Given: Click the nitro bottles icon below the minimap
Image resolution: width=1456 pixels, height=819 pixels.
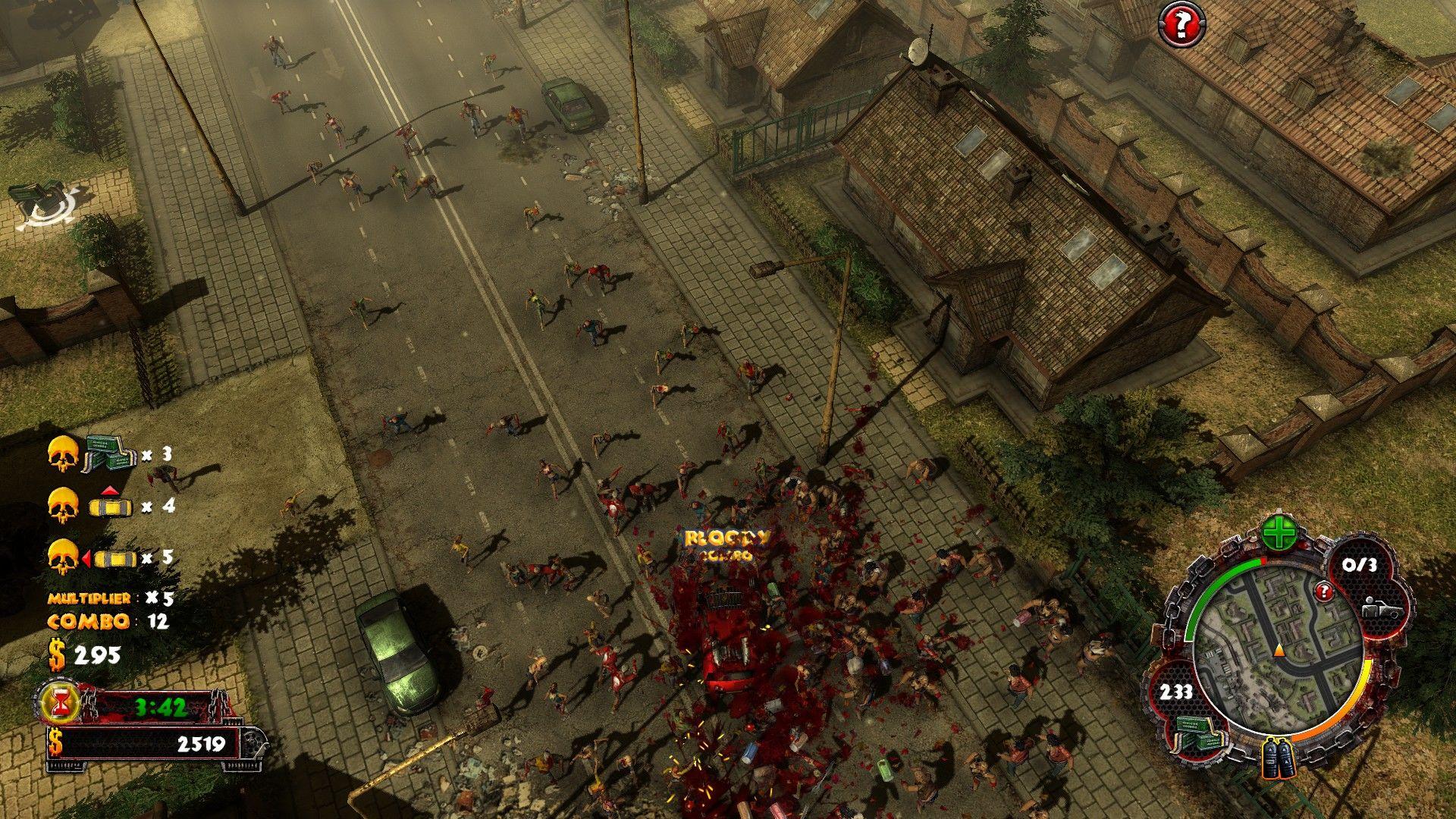Looking at the screenshot, I should pyautogui.click(x=1279, y=758).
